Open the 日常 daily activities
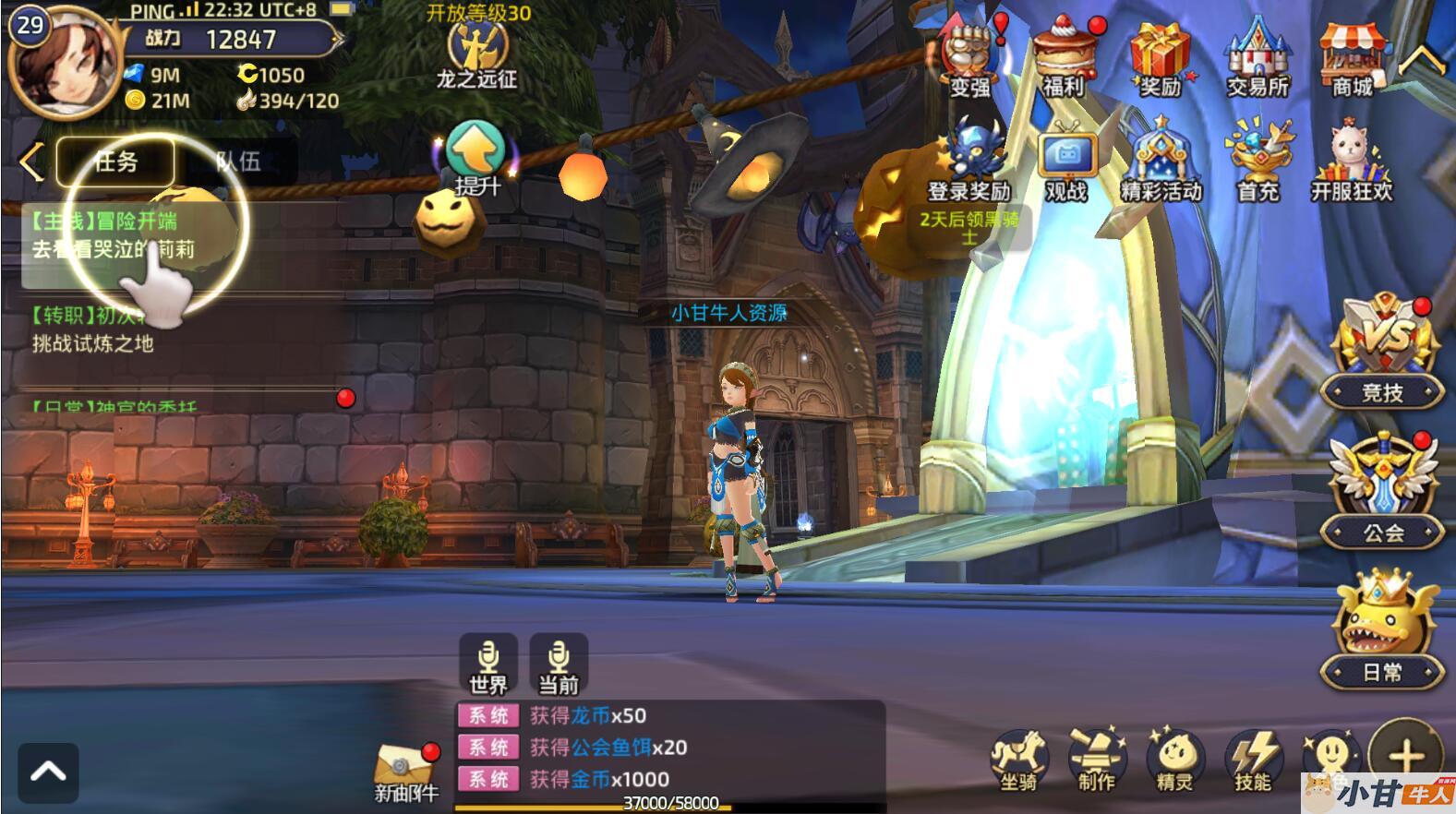Viewport: 1456px width, 814px height. coord(1382,629)
